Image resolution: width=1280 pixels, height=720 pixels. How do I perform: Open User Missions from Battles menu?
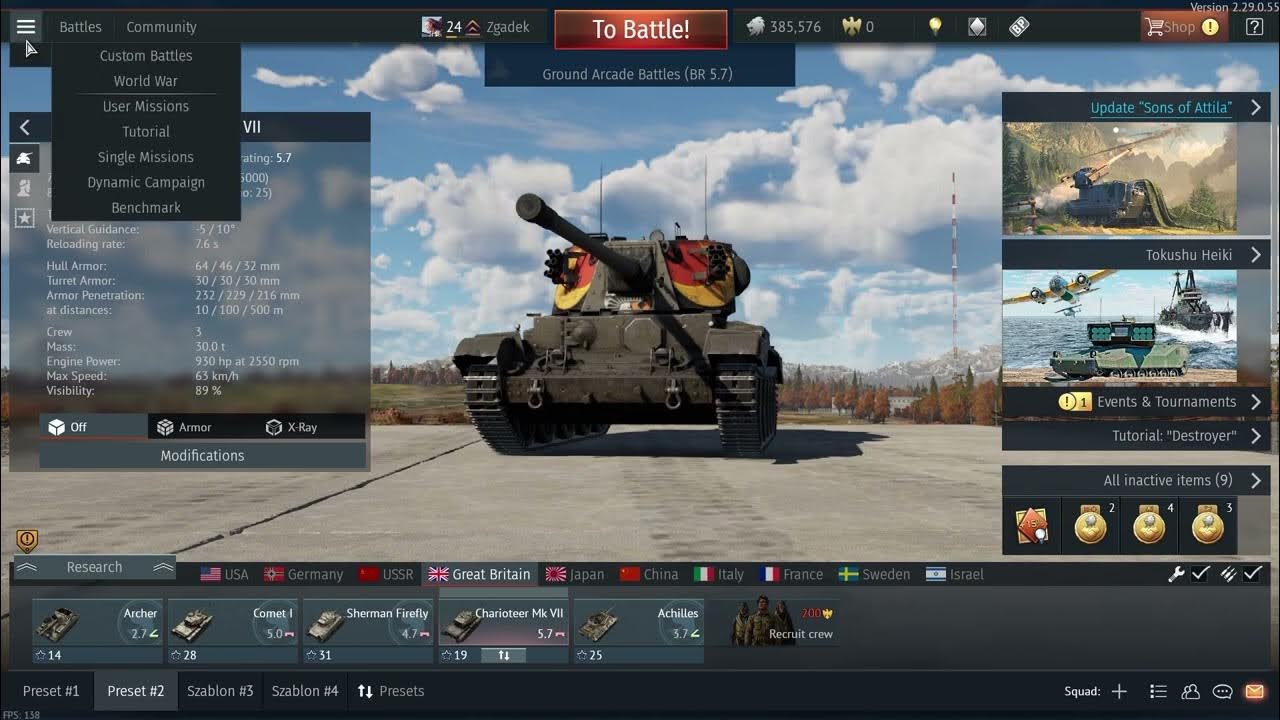coord(145,106)
